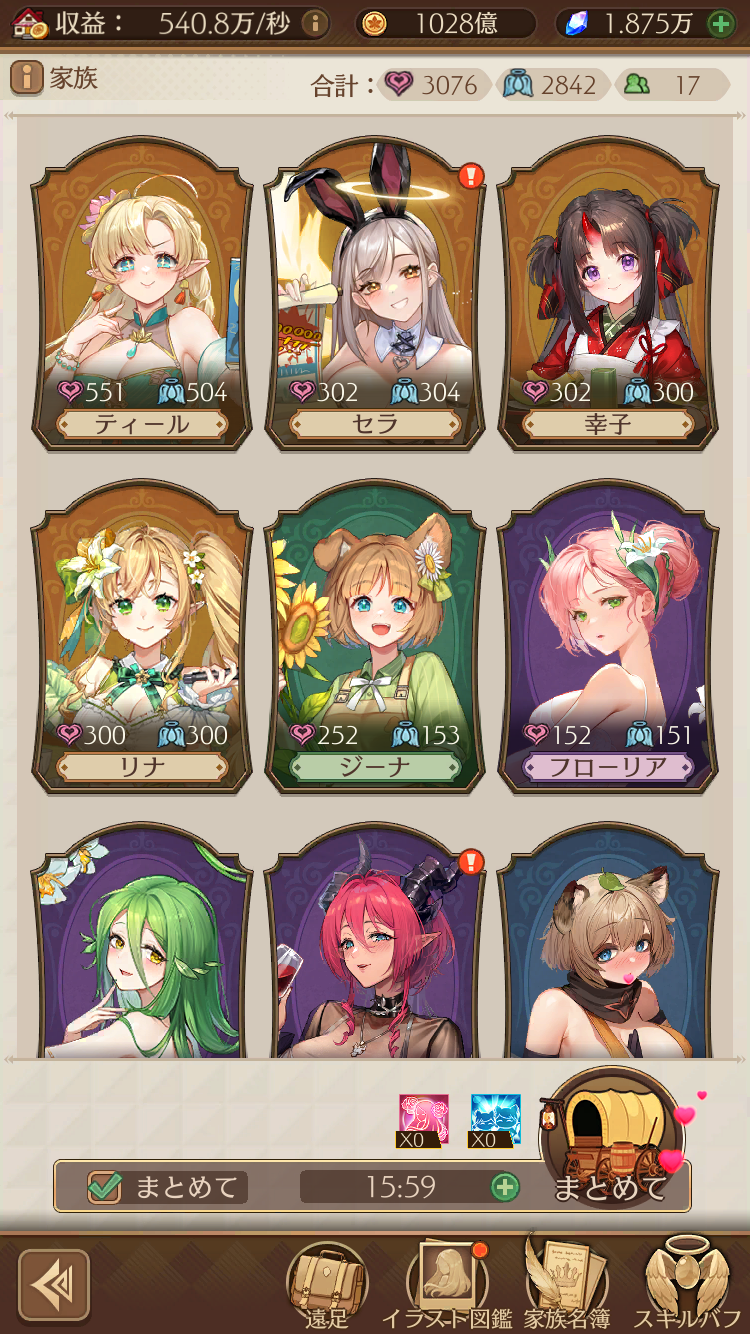750x1334 pixels.
Task: Open the 家族 info icon
Action: pos(27,77)
